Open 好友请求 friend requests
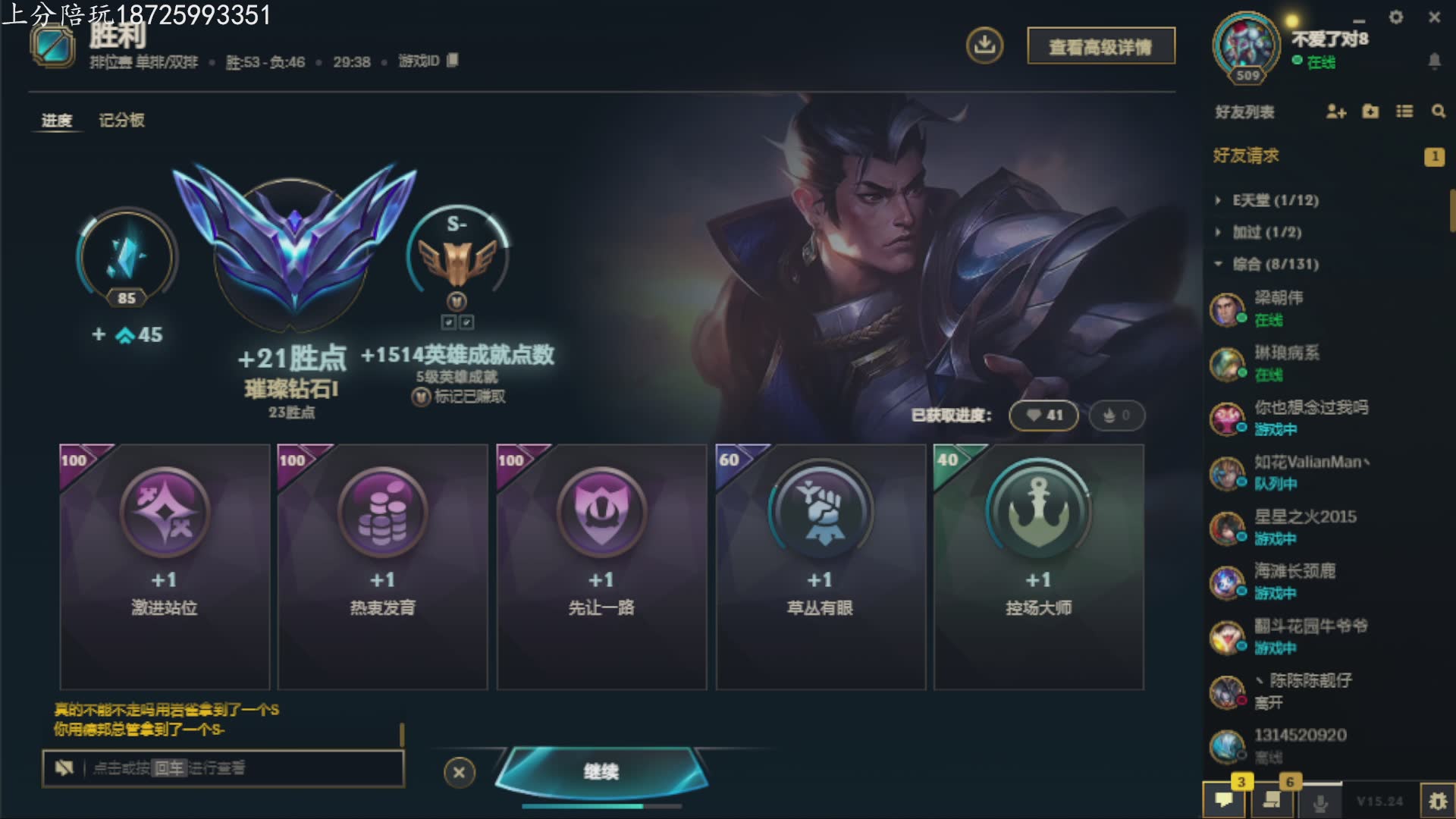 1246,155
